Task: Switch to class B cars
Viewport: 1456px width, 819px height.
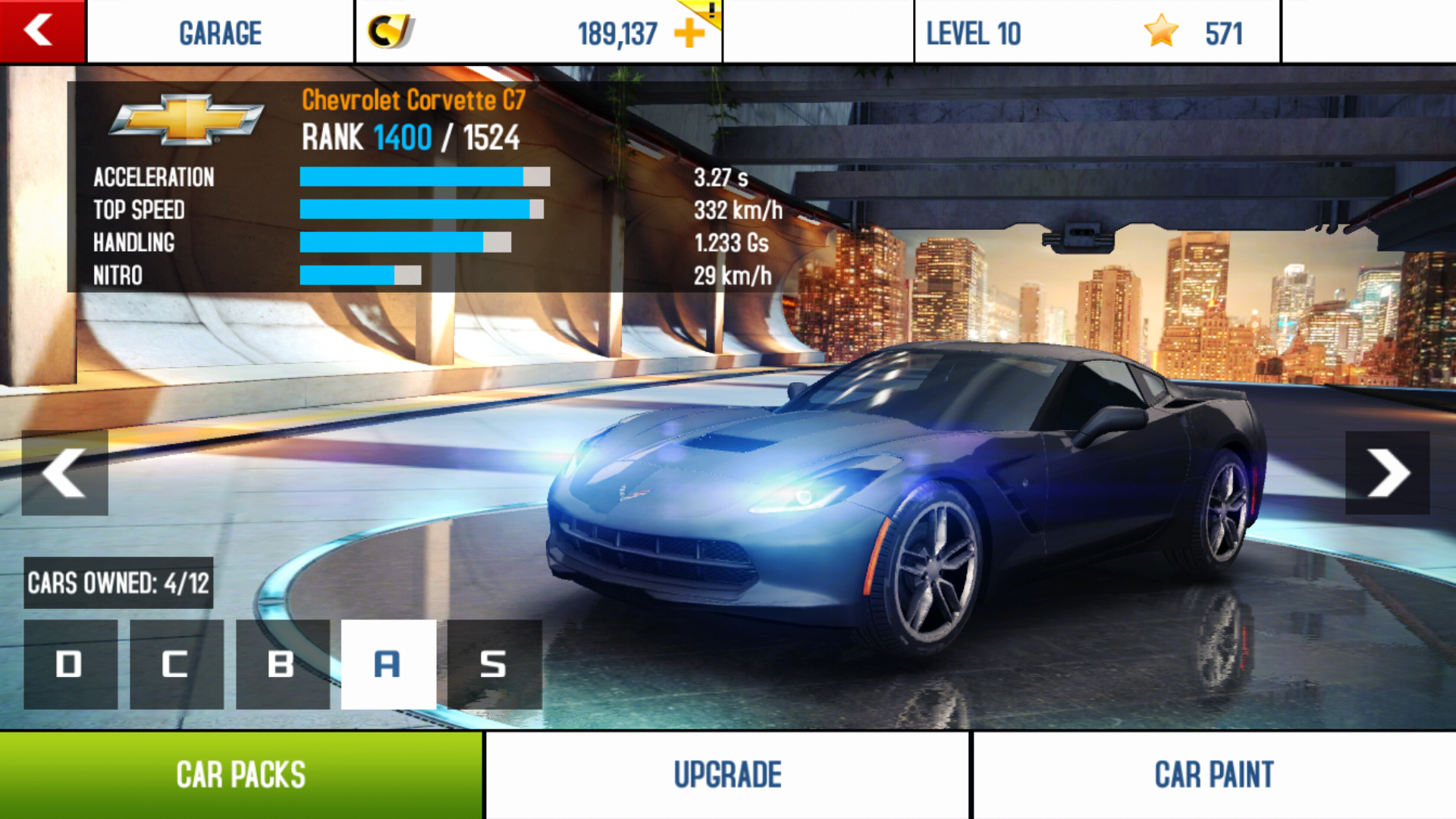Action: (282, 664)
